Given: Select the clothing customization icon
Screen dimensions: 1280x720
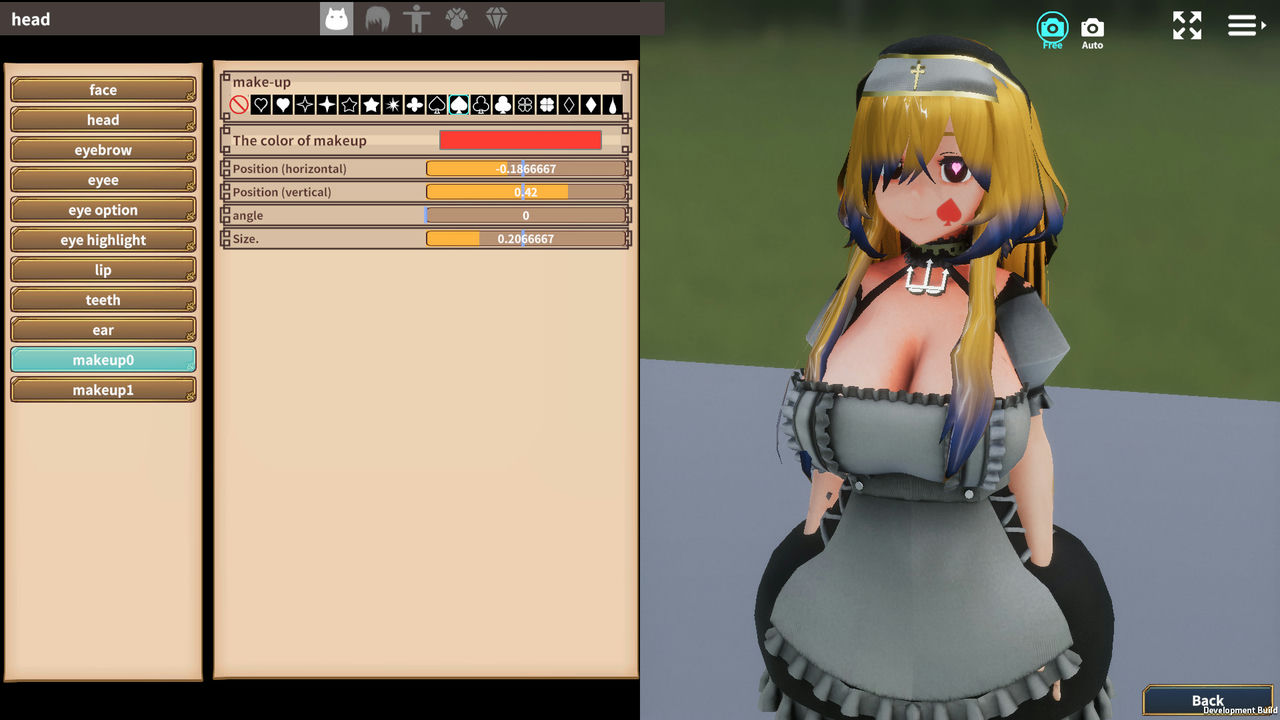Looking at the screenshot, I should [x=456, y=18].
